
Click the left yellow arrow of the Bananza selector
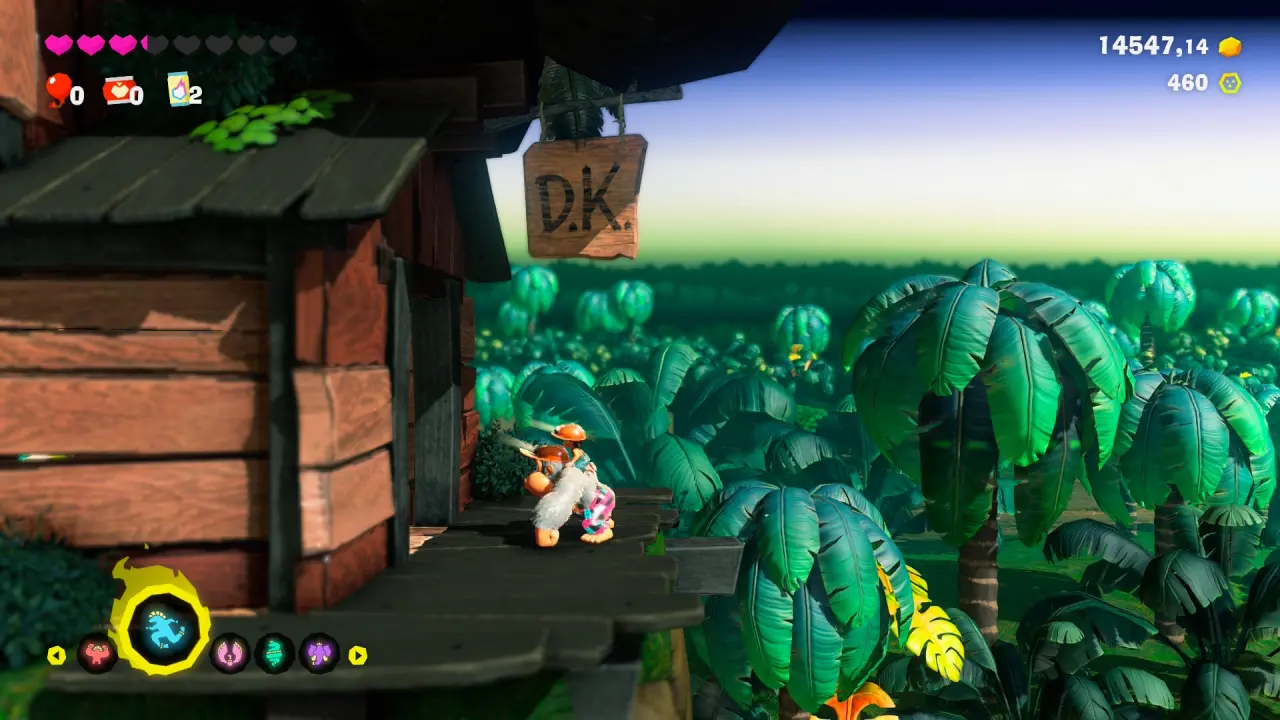(x=56, y=655)
